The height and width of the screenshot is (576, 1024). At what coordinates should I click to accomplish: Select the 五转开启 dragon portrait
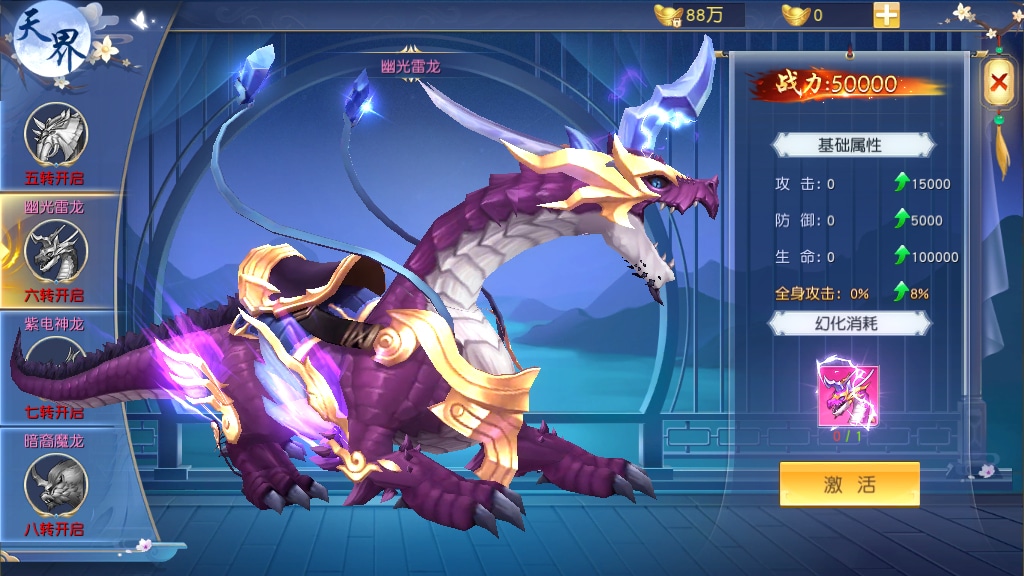(56, 135)
